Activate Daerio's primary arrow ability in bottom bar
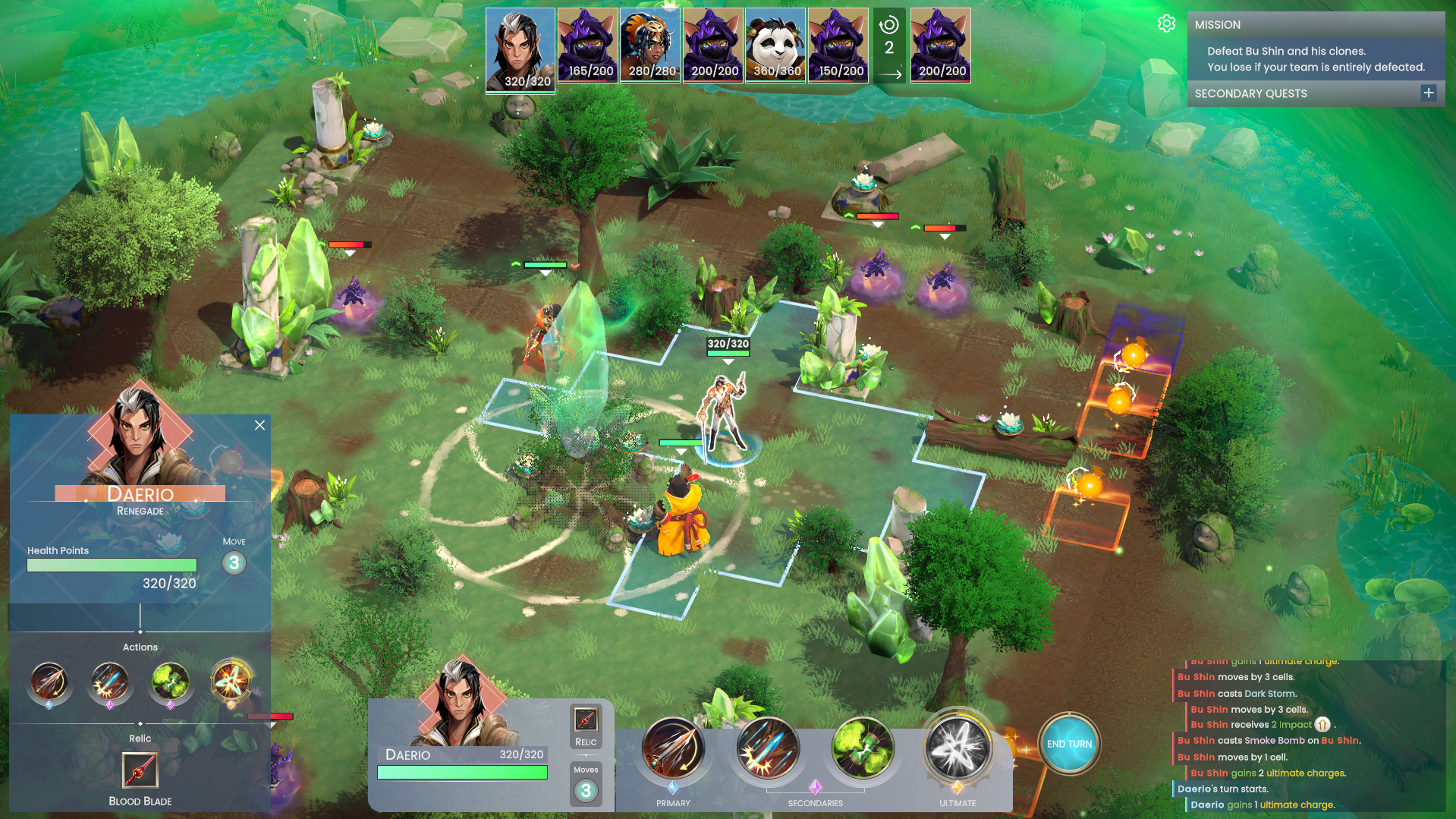Viewport: 1456px width, 819px height. 673,748
